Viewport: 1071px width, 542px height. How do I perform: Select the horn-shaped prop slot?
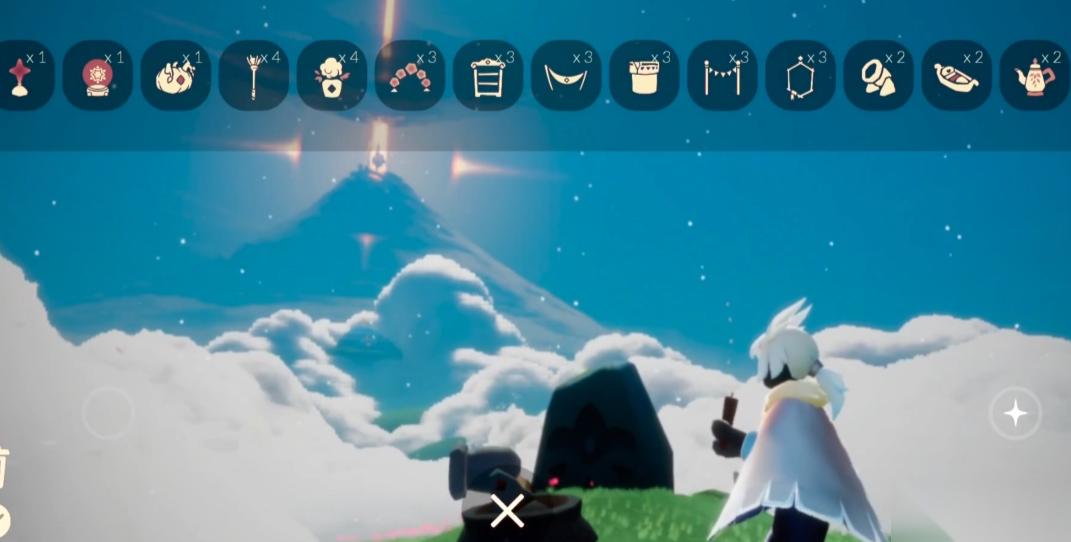[x=878, y=75]
